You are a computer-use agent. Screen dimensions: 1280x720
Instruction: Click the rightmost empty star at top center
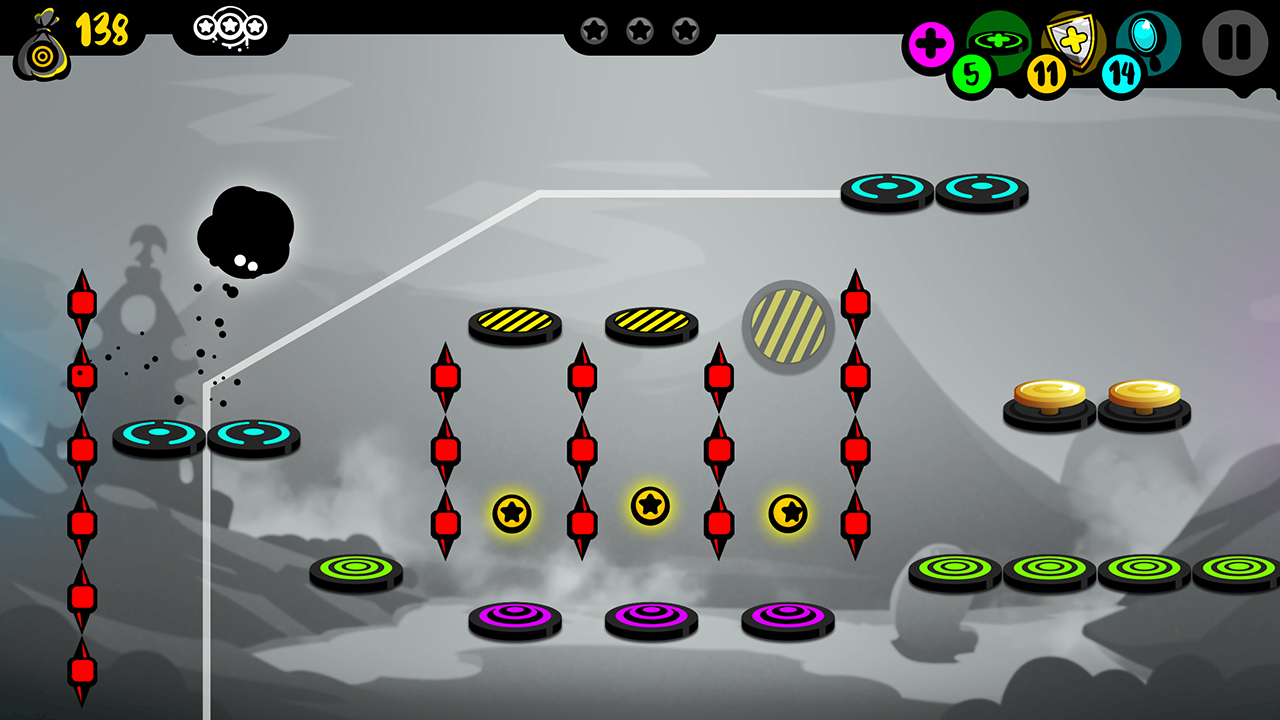[x=687, y=31]
